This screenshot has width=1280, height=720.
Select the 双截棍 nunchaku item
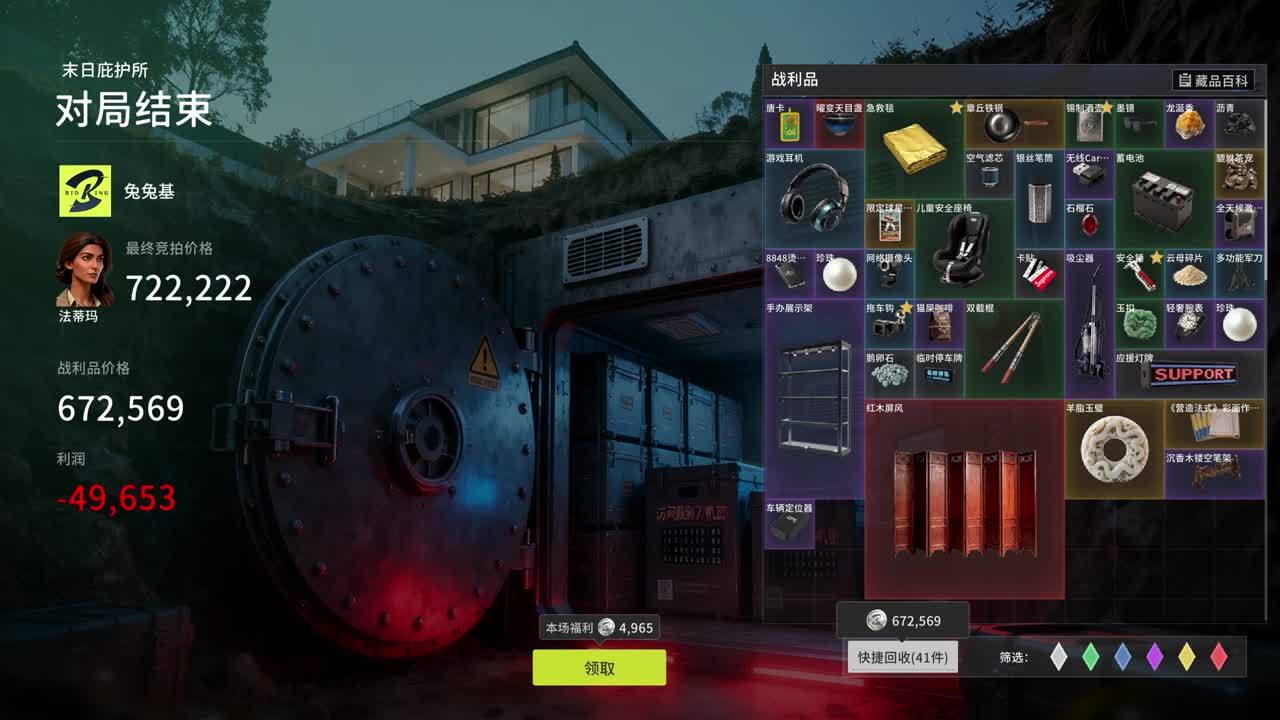[1012, 348]
